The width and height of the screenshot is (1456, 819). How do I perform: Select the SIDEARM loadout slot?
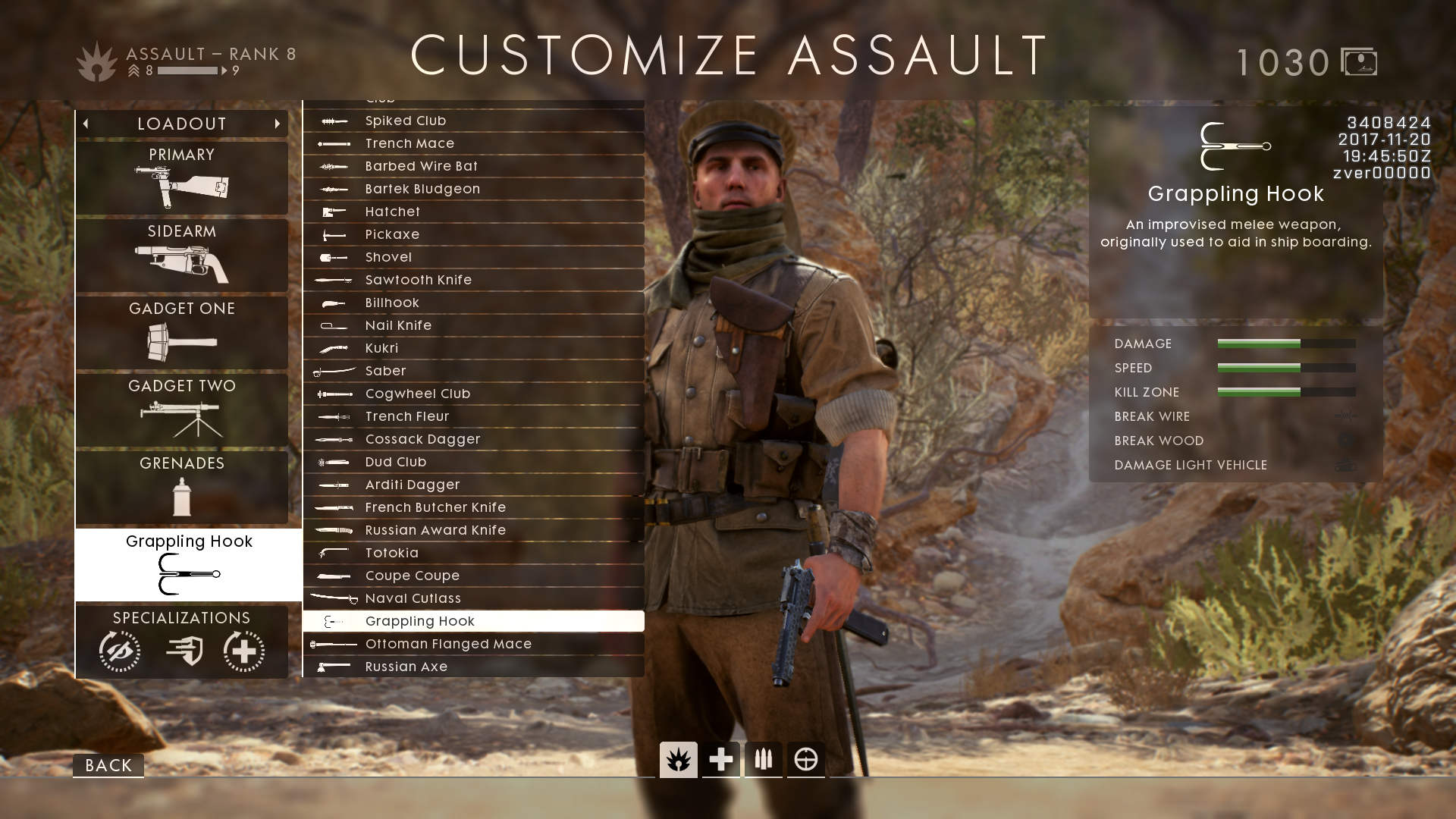coord(182,256)
